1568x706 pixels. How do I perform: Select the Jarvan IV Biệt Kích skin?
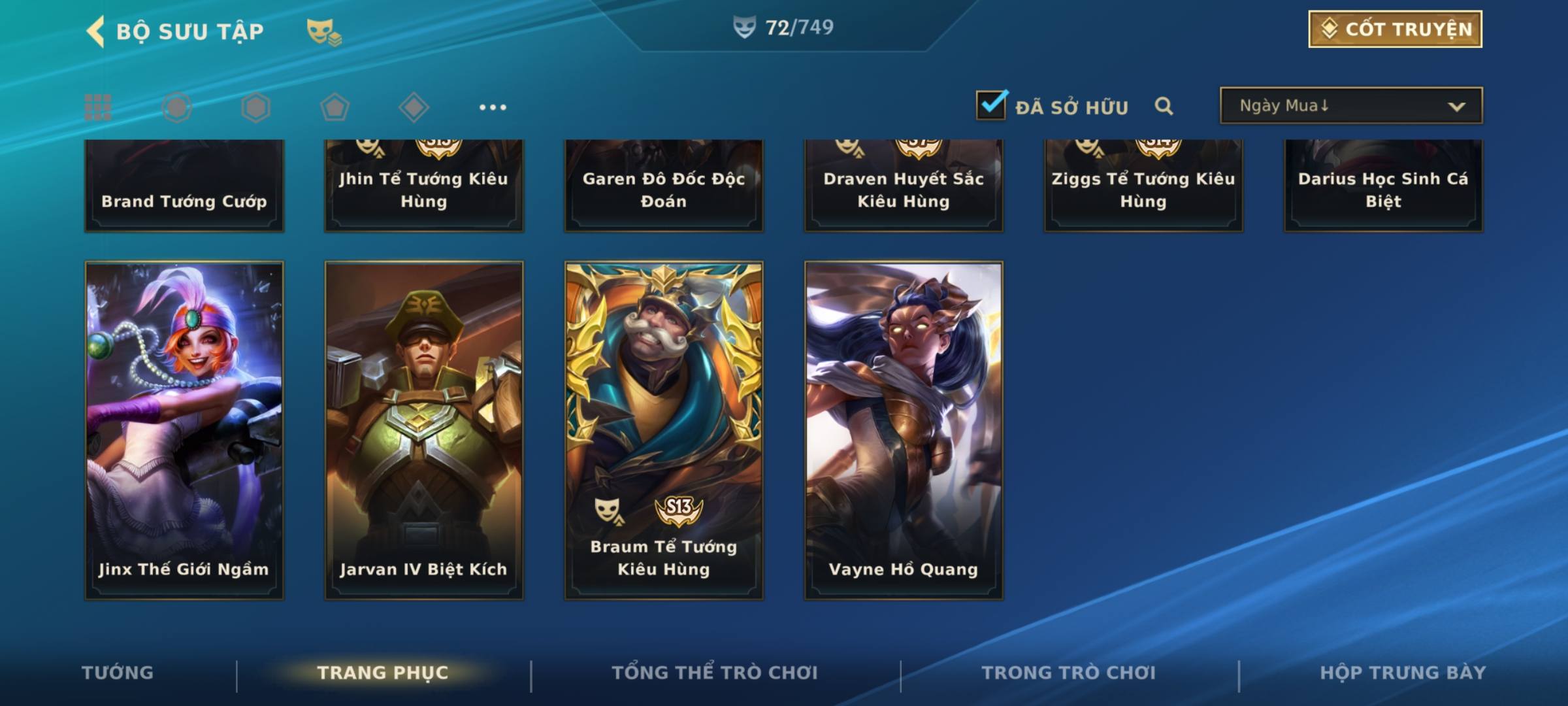(x=424, y=430)
